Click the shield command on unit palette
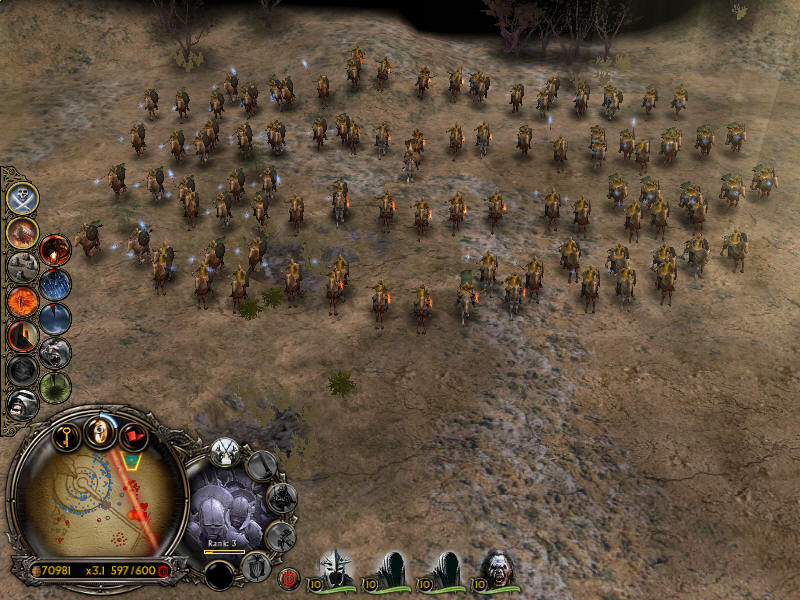The height and width of the screenshot is (600, 800). tap(257, 568)
